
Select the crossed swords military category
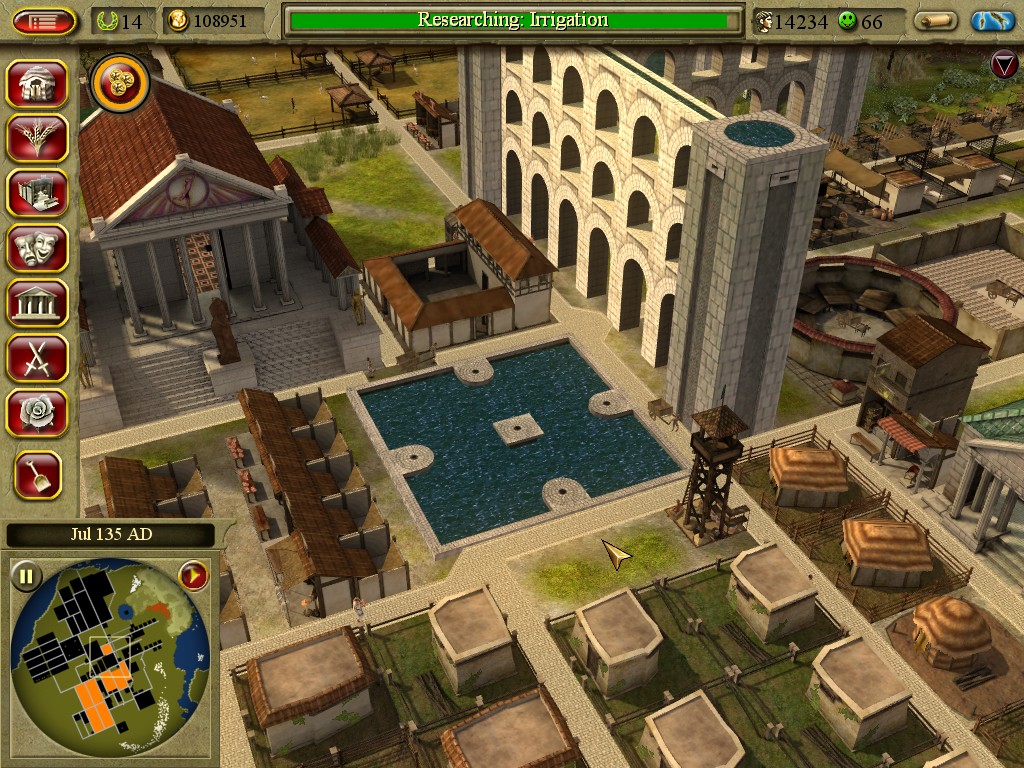[x=38, y=358]
